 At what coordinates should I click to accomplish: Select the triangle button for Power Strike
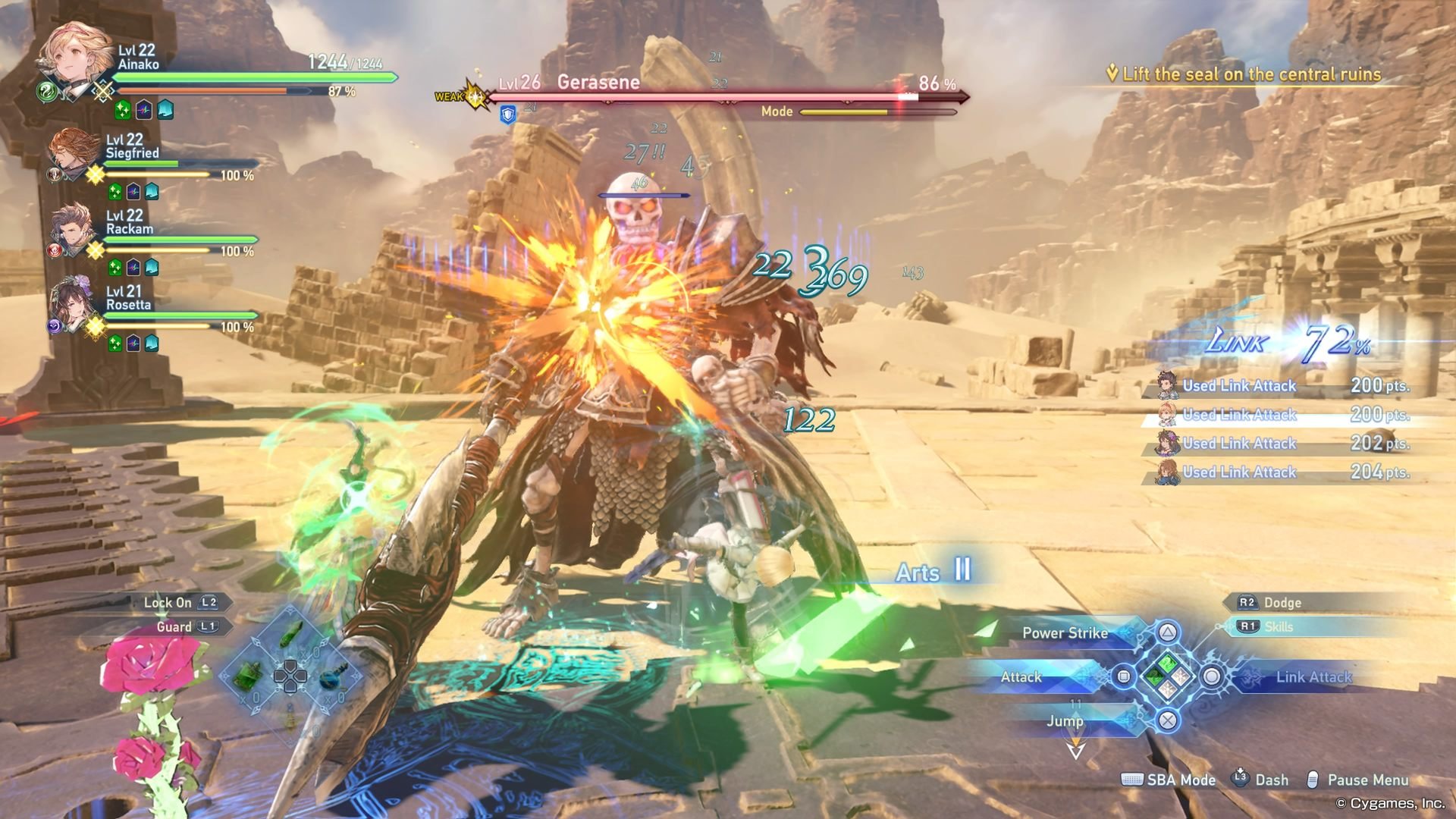(x=1168, y=631)
